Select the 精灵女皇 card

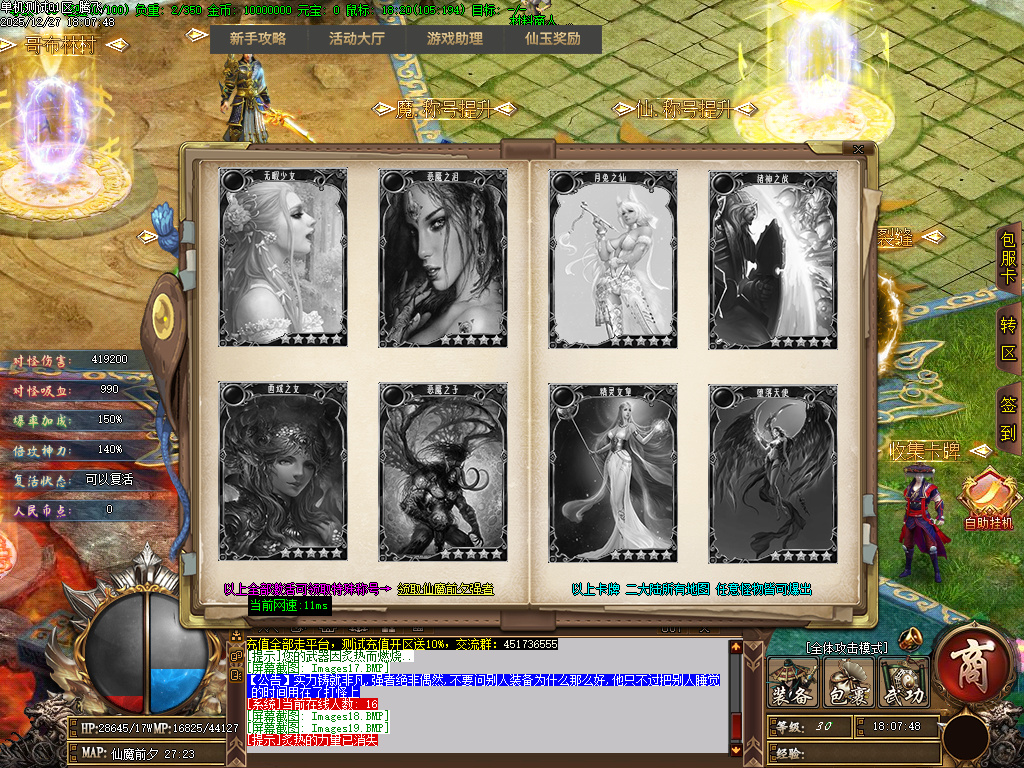[x=613, y=472]
